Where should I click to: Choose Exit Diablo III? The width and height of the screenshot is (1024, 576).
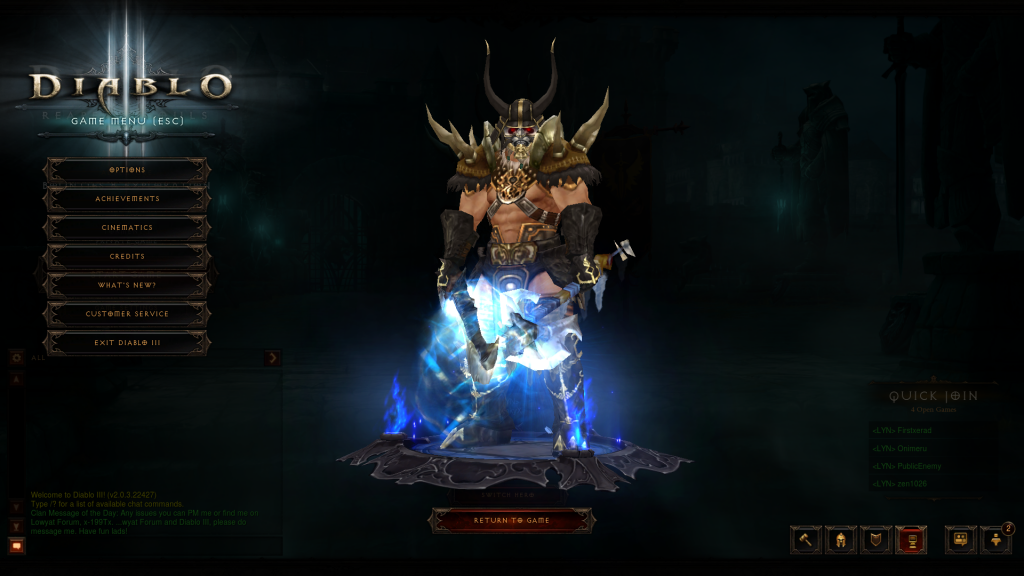tap(127, 343)
